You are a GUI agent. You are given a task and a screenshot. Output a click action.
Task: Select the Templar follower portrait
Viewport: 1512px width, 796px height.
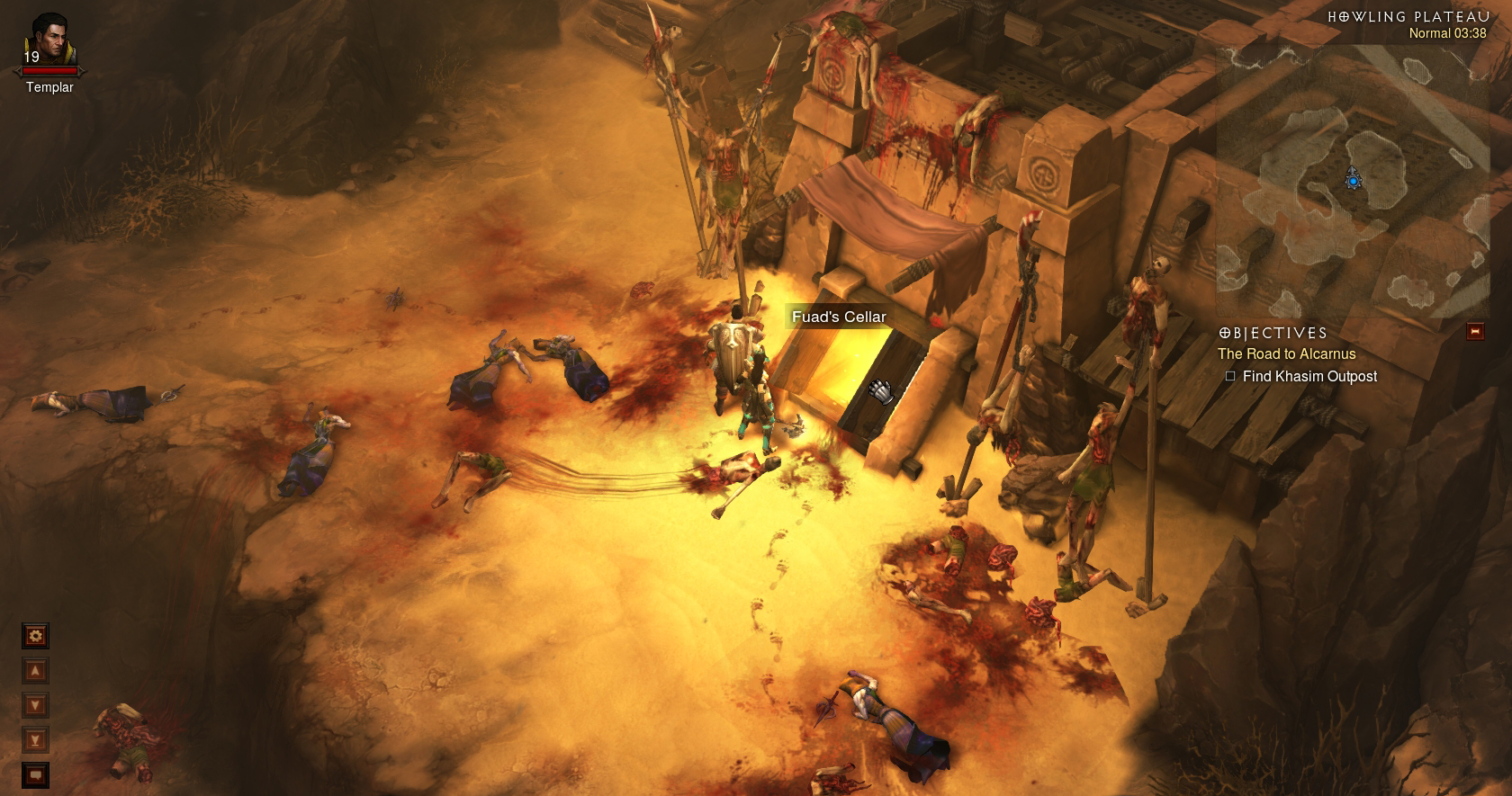click(49, 38)
